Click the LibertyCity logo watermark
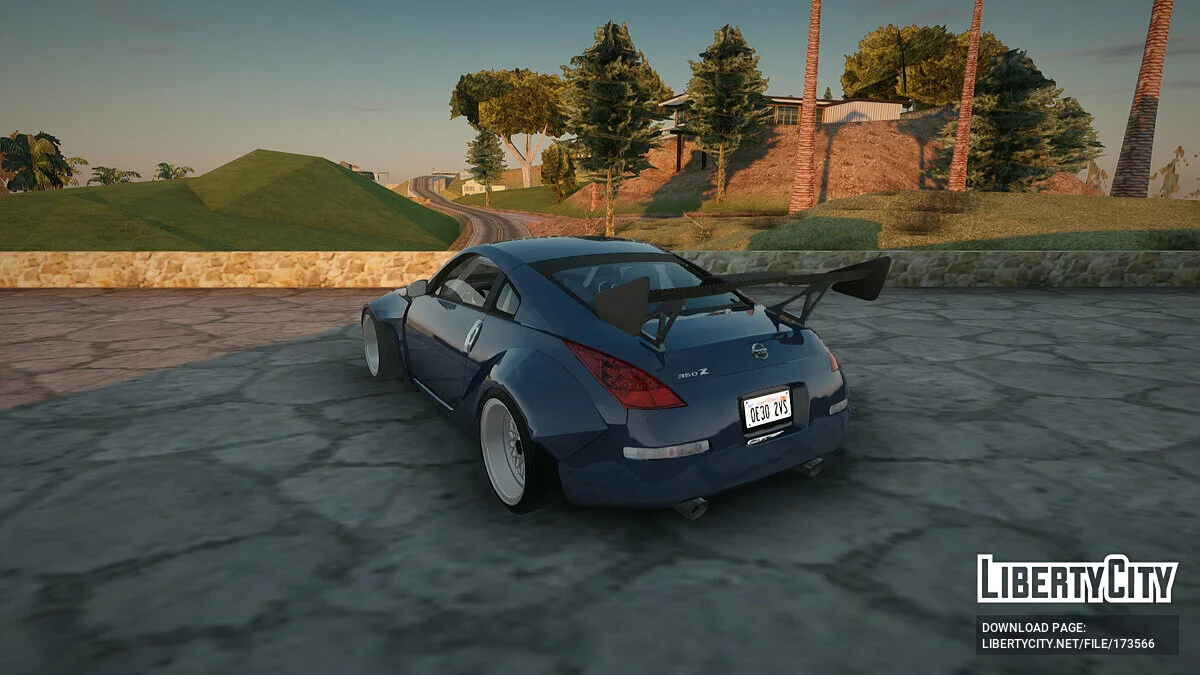 tap(1077, 579)
